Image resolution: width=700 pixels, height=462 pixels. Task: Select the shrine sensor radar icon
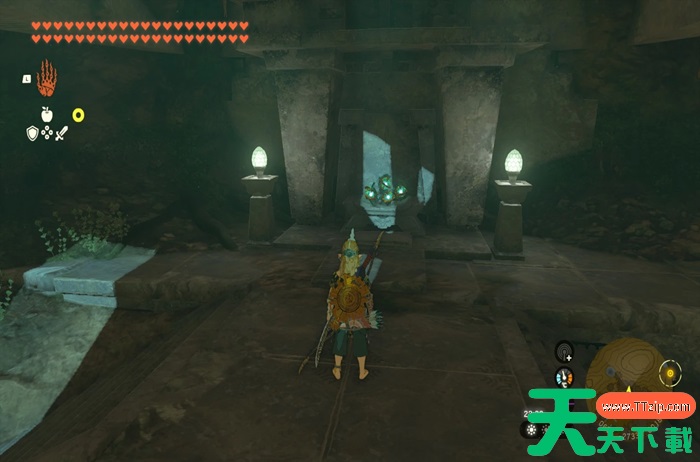pos(565,351)
